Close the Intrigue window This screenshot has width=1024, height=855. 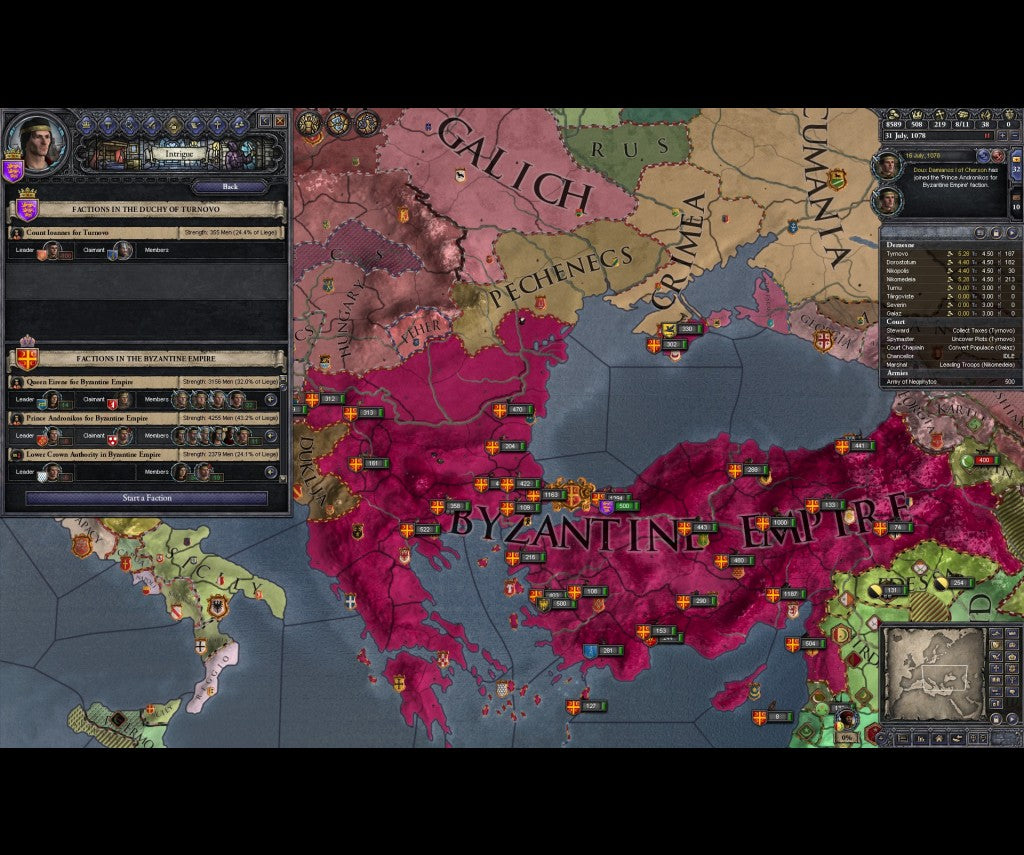tap(280, 121)
